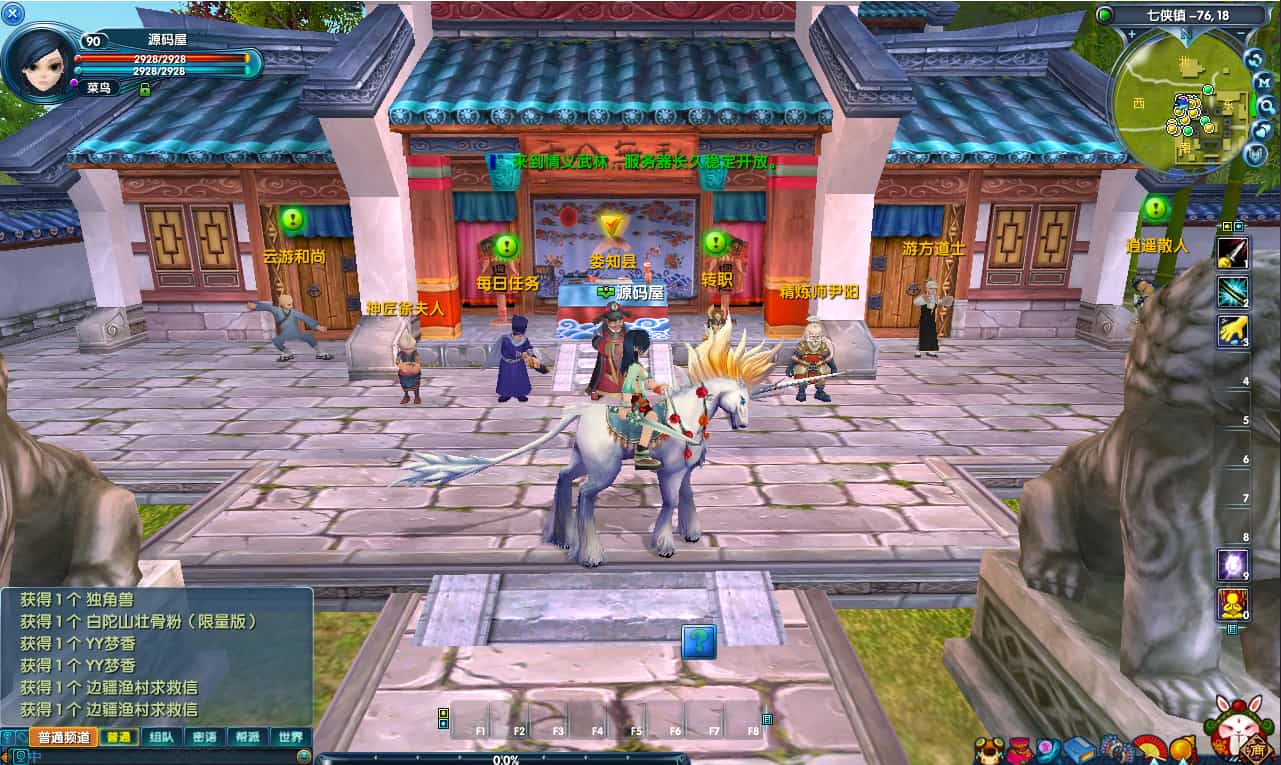Click the magnifier zoom on the minimap
Viewport: 1281px width, 765px height.
pos(1267,106)
